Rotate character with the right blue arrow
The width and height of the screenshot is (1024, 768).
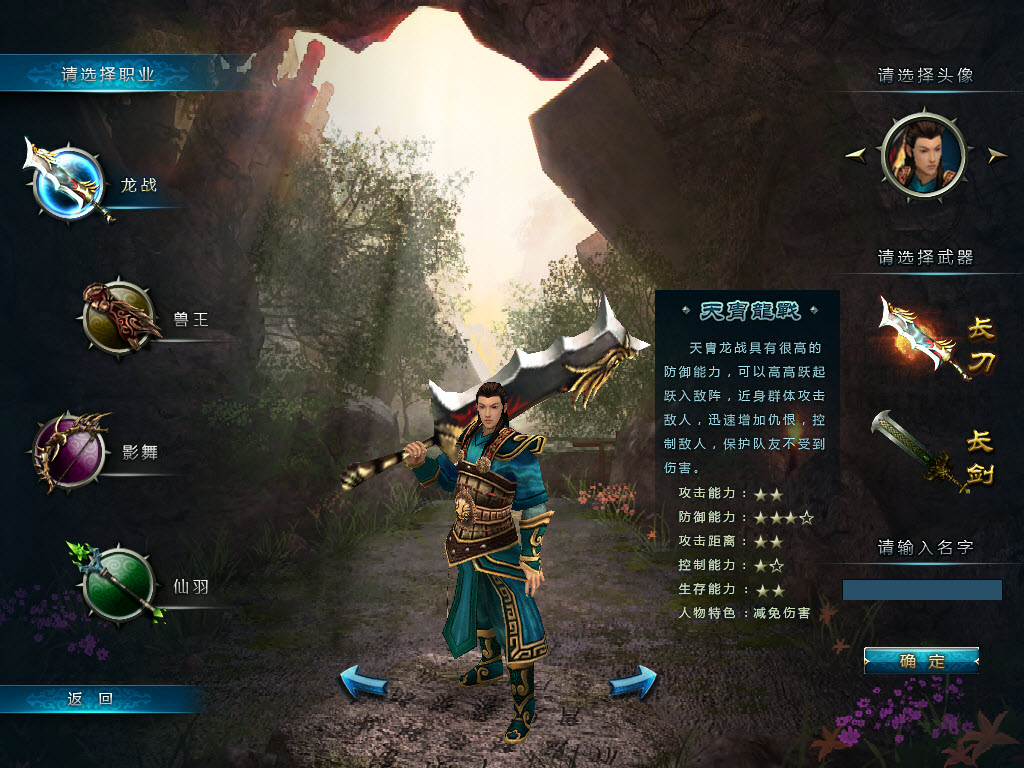[633, 682]
